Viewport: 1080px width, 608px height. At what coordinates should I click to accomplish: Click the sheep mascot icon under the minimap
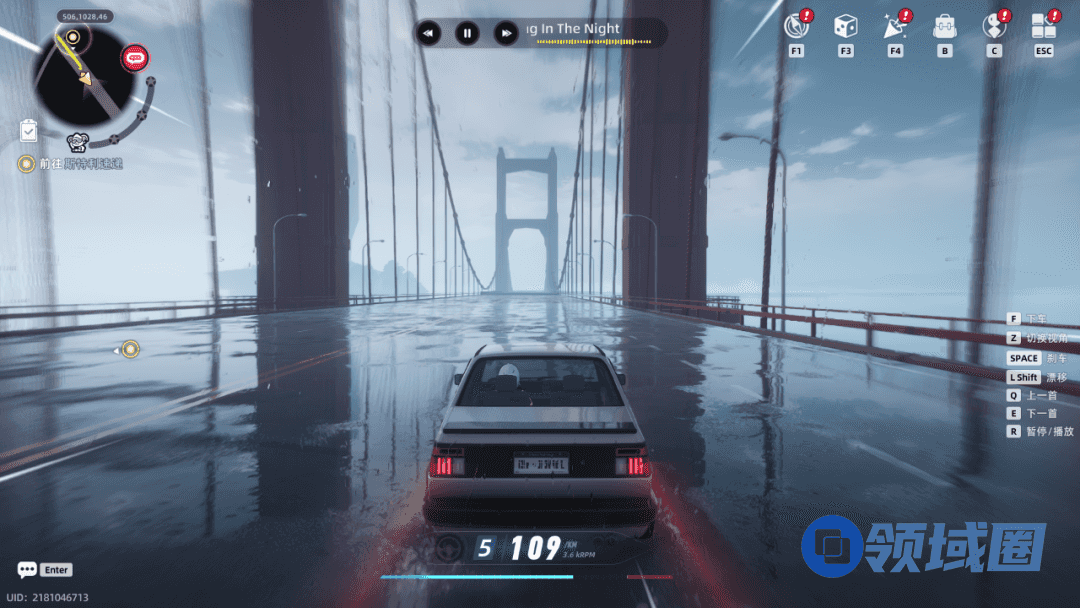(x=78, y=142)
